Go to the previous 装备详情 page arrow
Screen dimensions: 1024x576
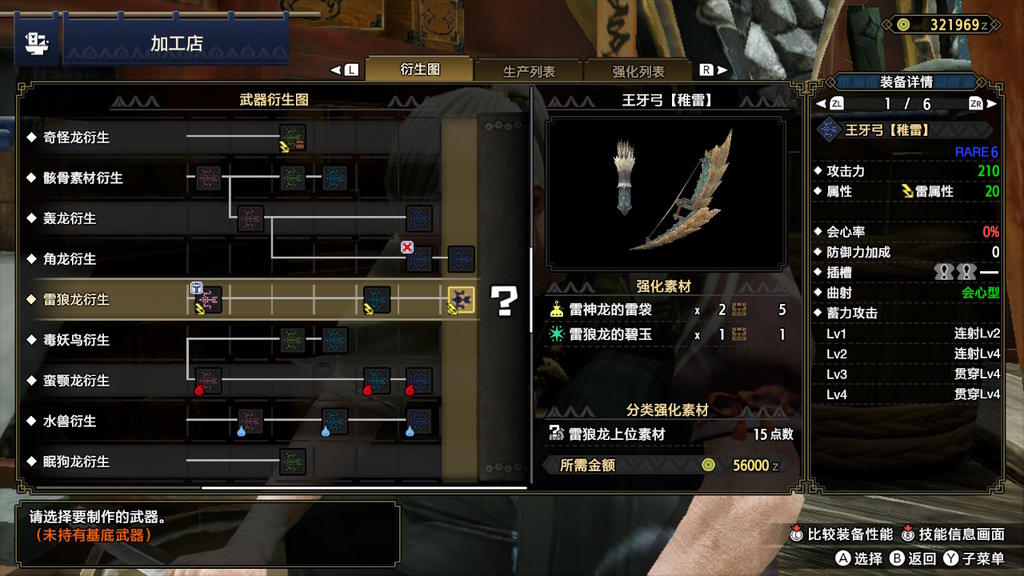pyautogui.click(x=836, y=104)
